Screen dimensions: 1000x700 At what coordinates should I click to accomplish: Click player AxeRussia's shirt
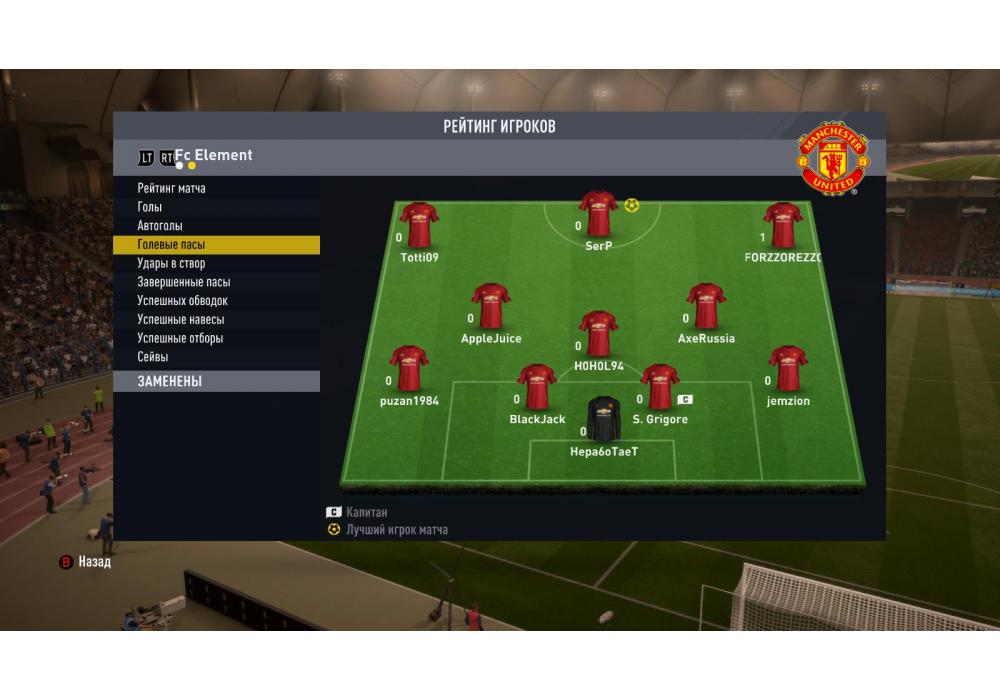(x=706, y=306)
